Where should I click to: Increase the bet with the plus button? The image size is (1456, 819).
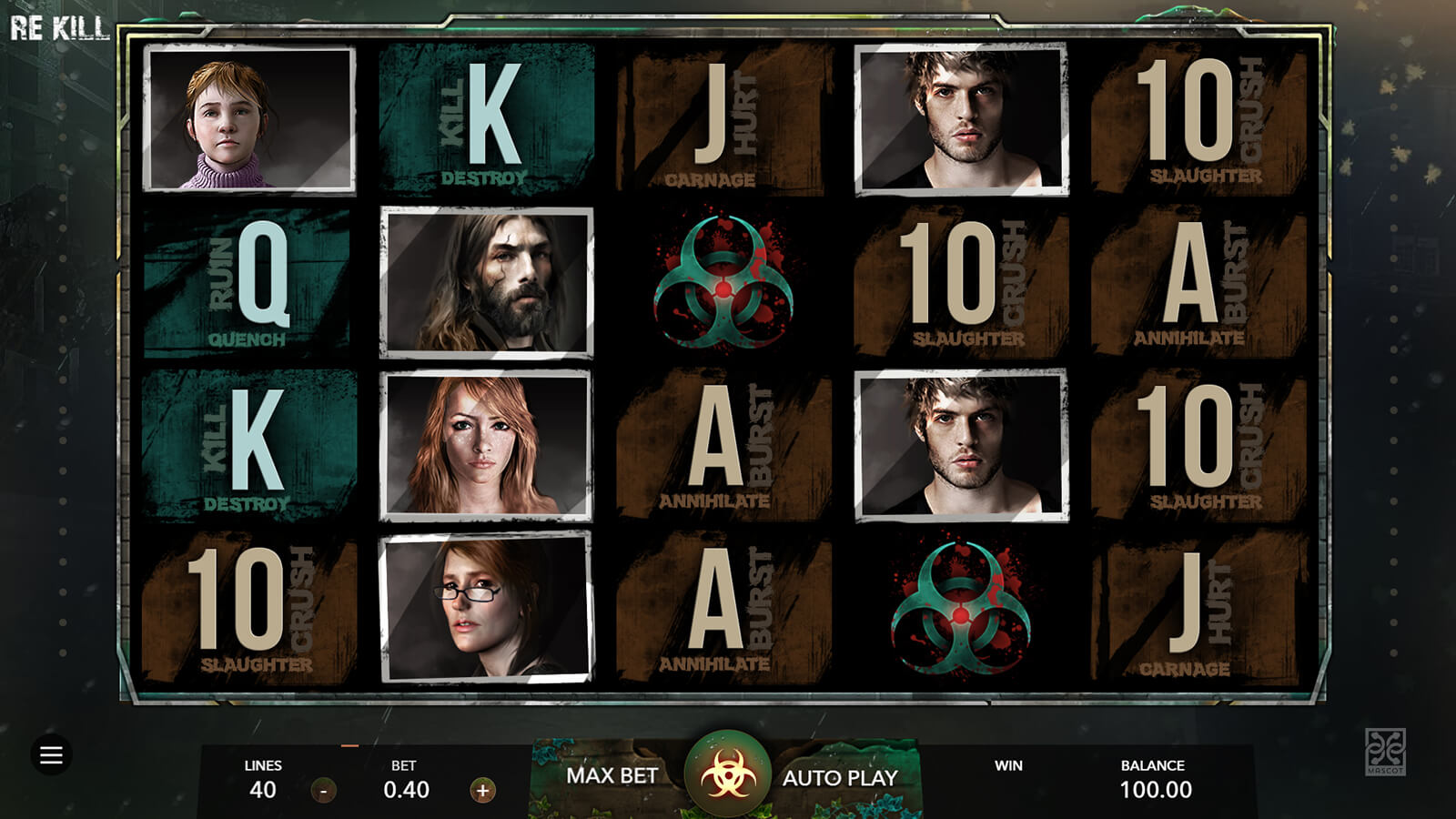tap(482, 791)
